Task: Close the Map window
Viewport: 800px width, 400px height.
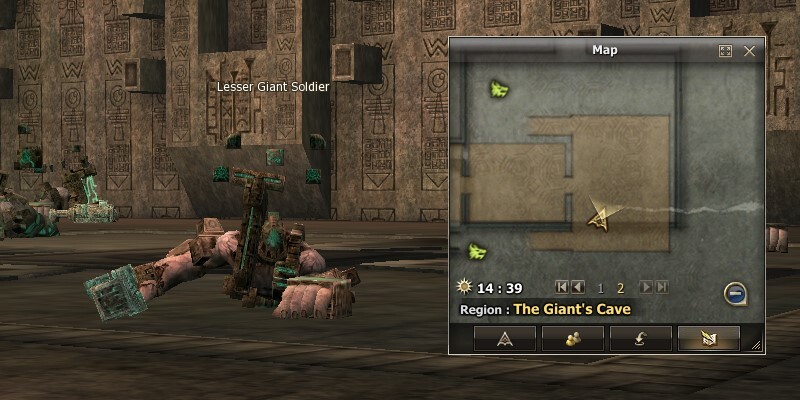Action: [x=749, y=51]
